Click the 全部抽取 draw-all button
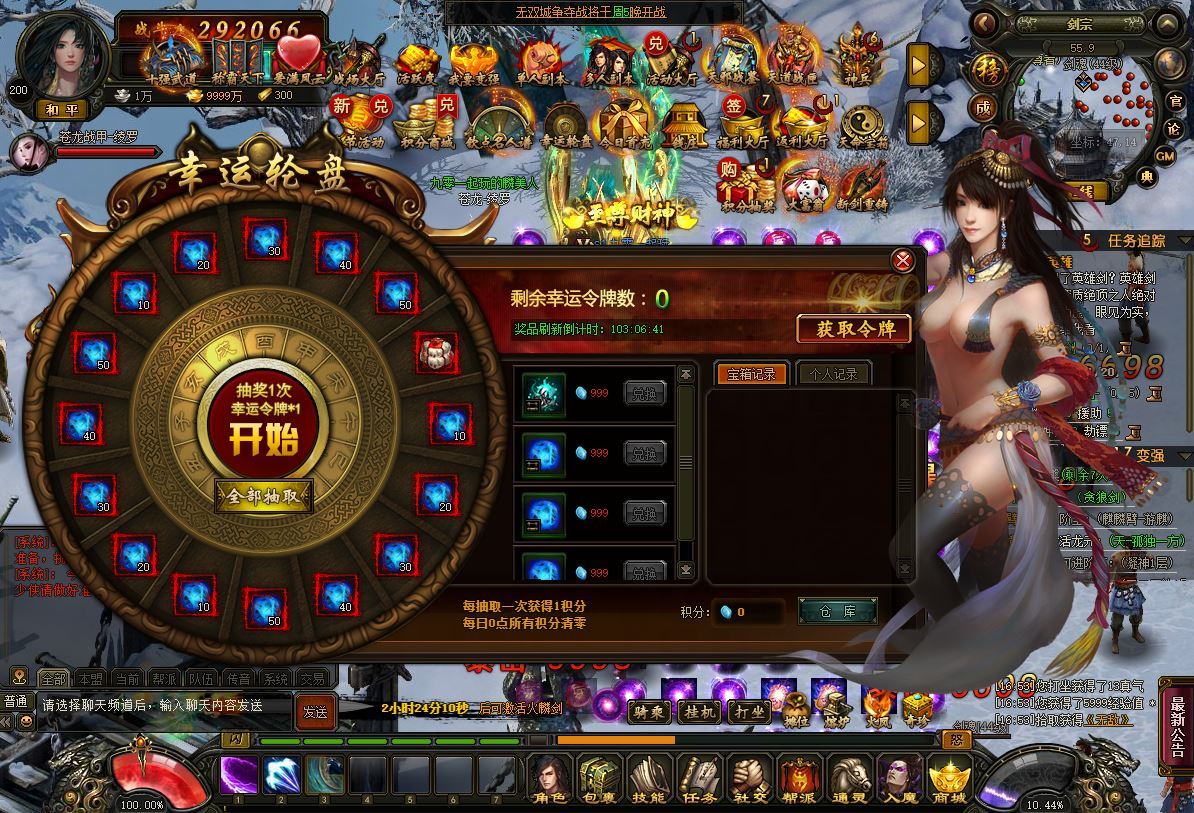The image size is (1194, 813). pyautogui.click(x=264, y=496)
